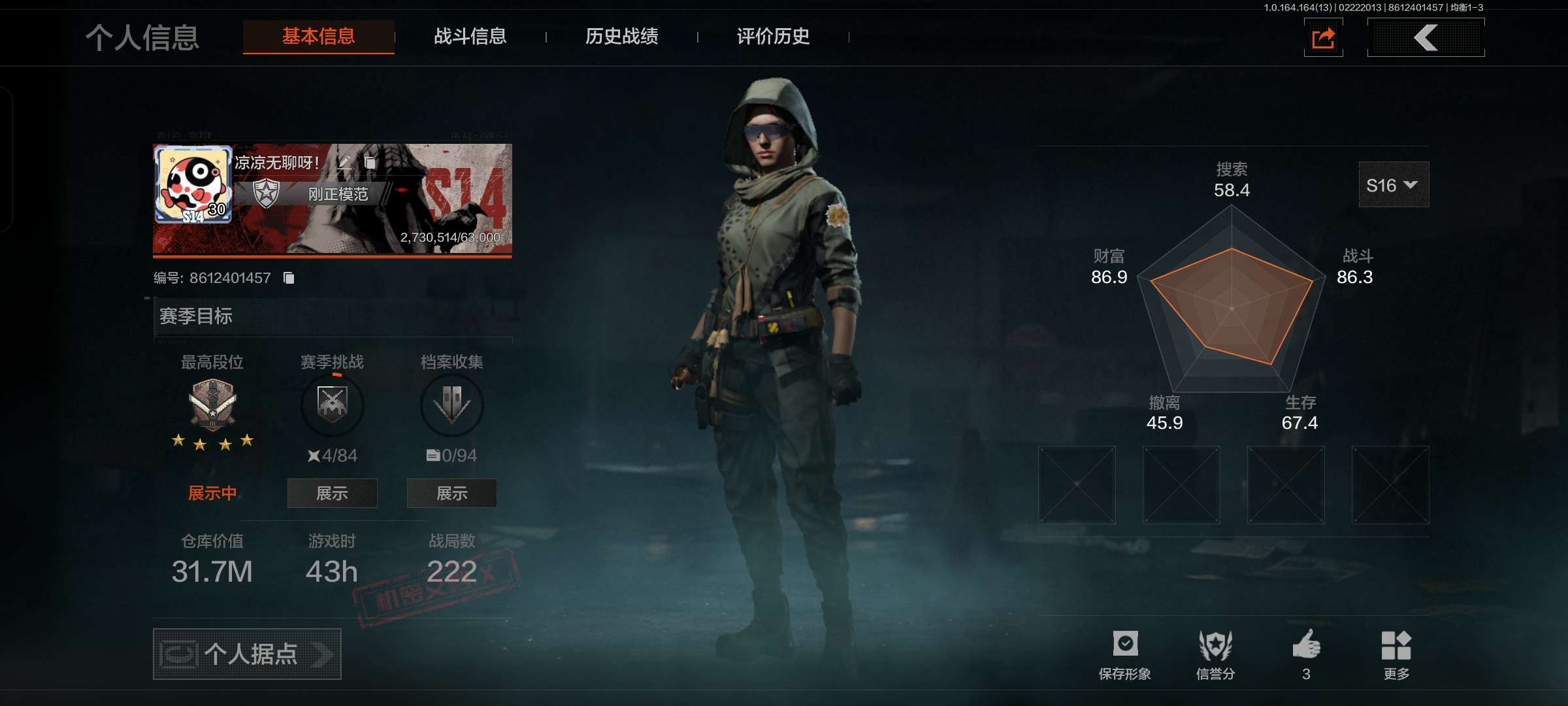Open the 历史战绩 tab
Viewport: 1568px width, 706px height.
pyautogui.click(x=622, y=37)
